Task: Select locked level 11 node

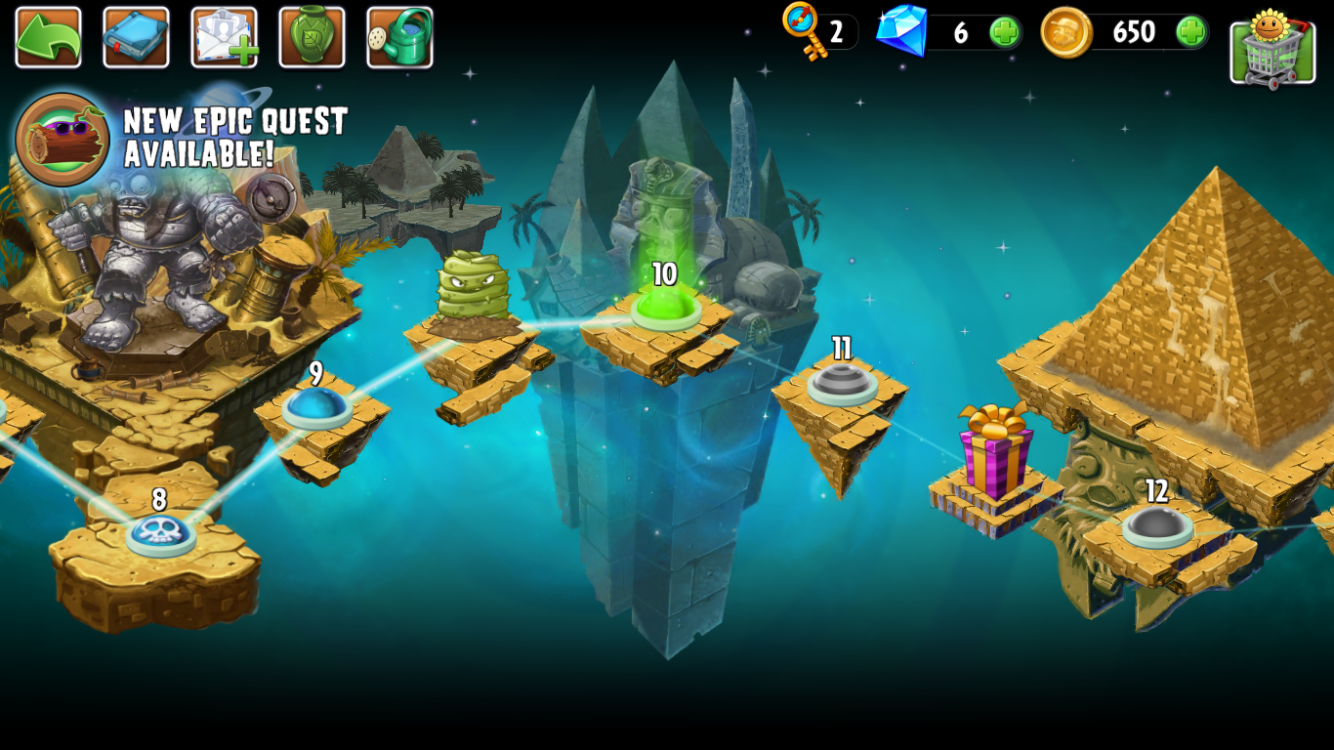Action: coord(842,382)
